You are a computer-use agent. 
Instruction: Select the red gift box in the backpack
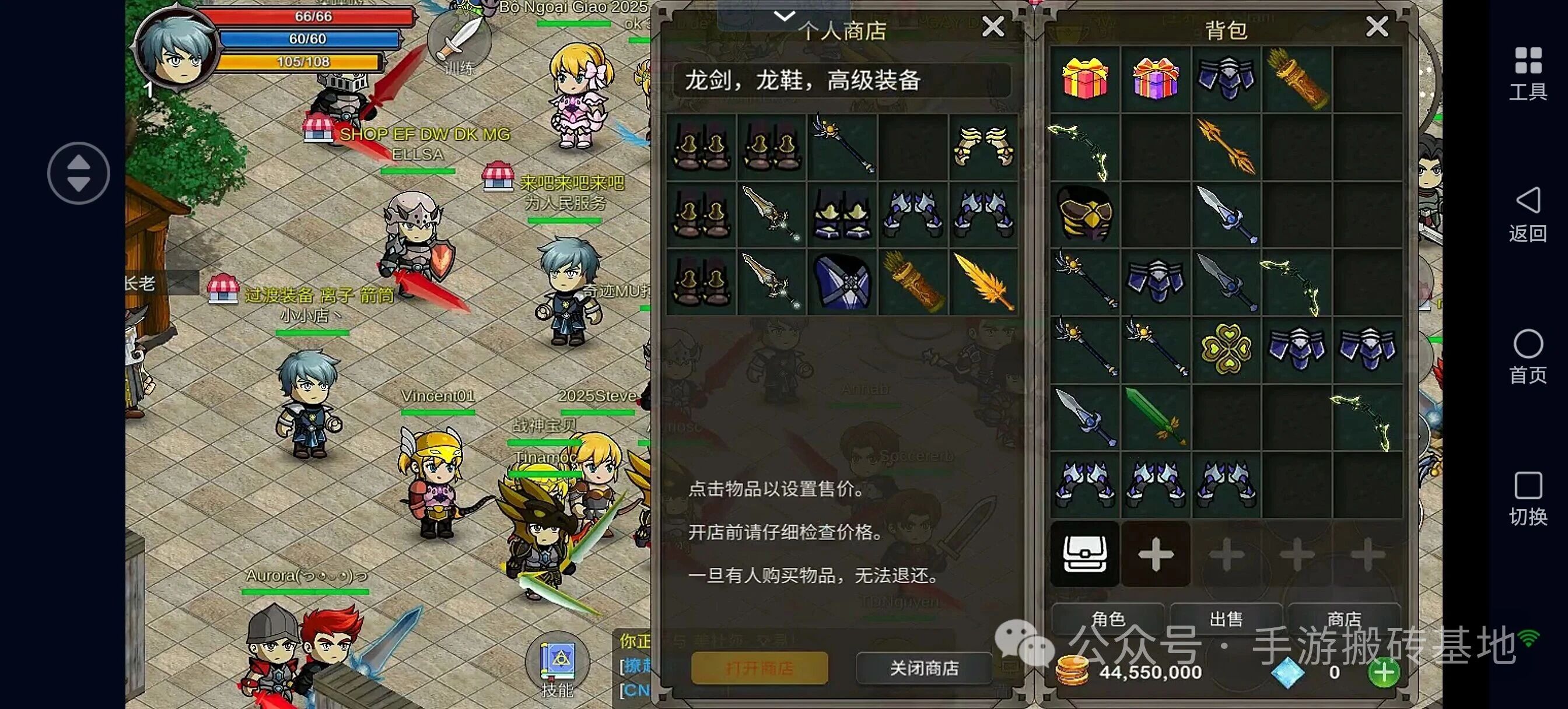pyautogui.click(x=1086, y=78)
